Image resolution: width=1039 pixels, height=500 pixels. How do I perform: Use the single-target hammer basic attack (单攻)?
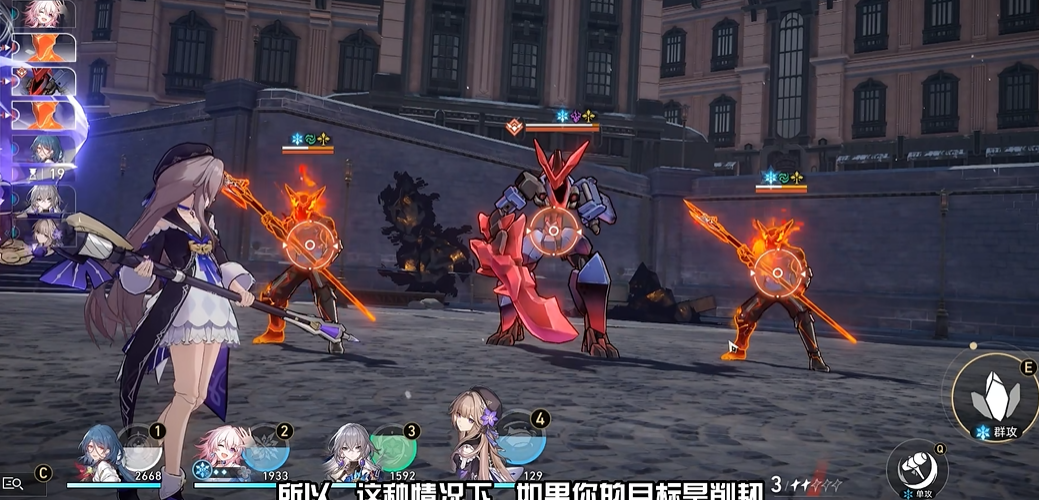pos(914,466)
